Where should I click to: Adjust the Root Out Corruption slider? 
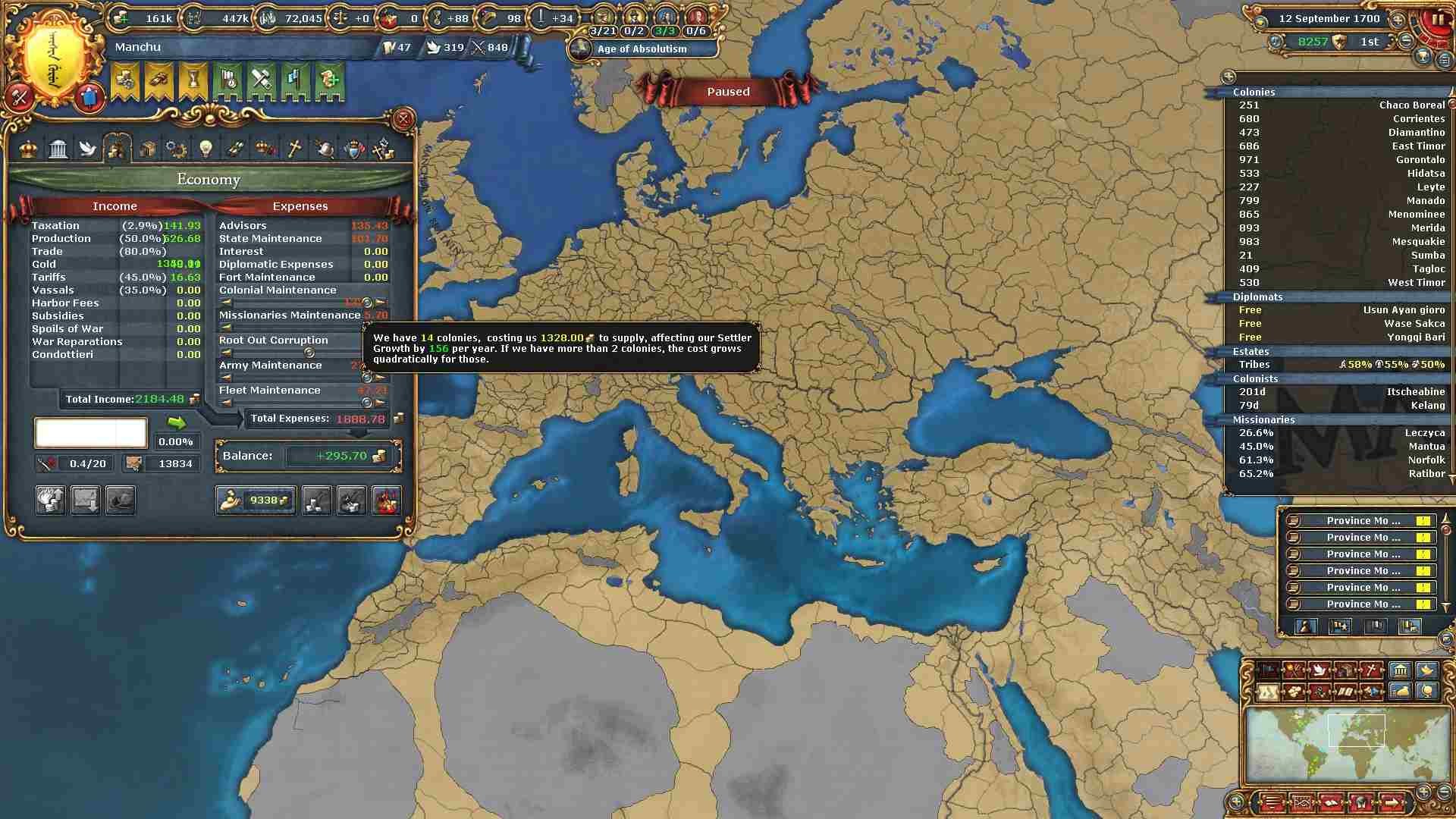tap(309, 353)
